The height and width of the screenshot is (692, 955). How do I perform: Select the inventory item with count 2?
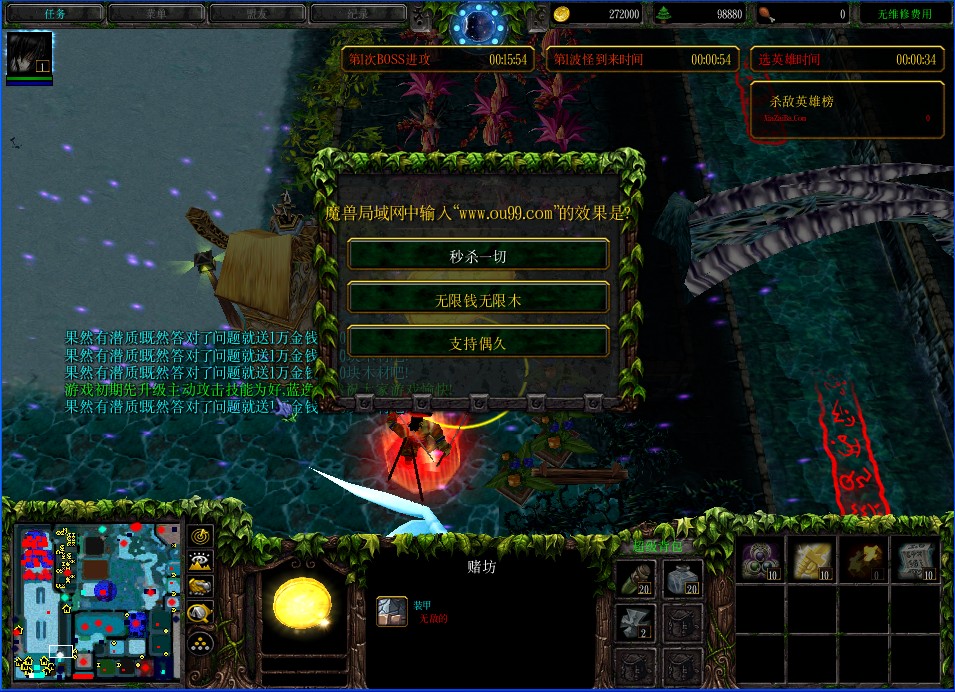[635, 621]
